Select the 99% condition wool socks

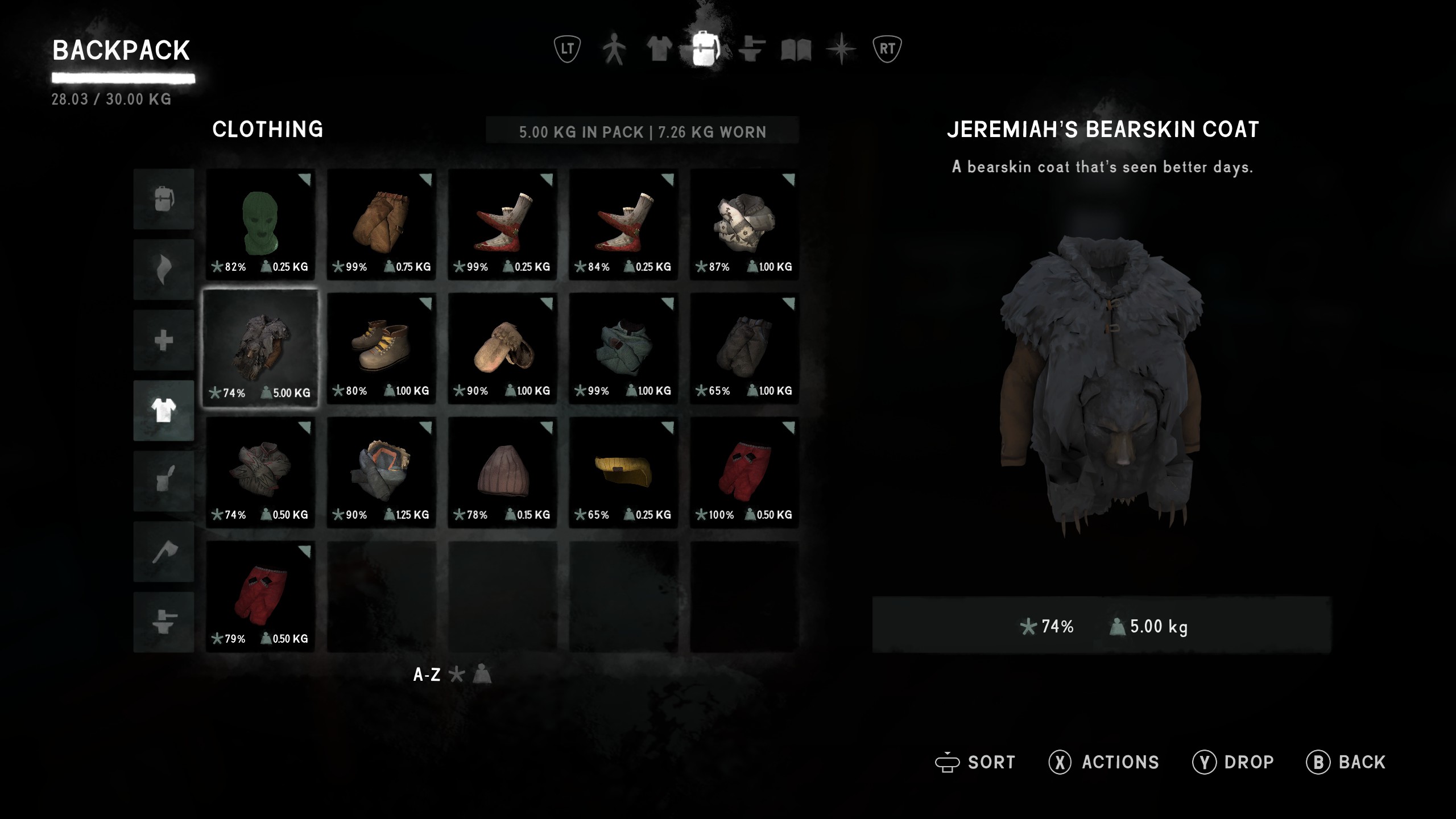tap(502, 224)
